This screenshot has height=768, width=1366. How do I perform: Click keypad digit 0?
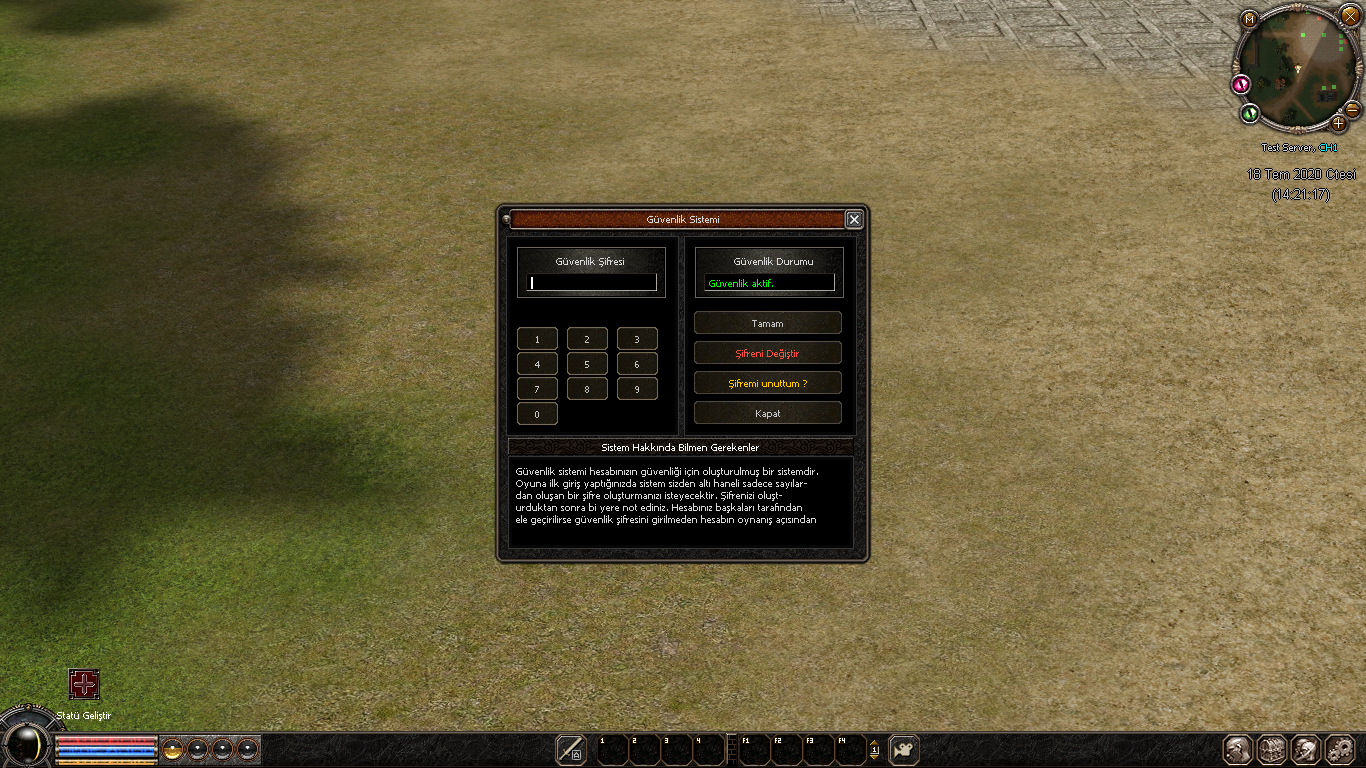(537, 414)
